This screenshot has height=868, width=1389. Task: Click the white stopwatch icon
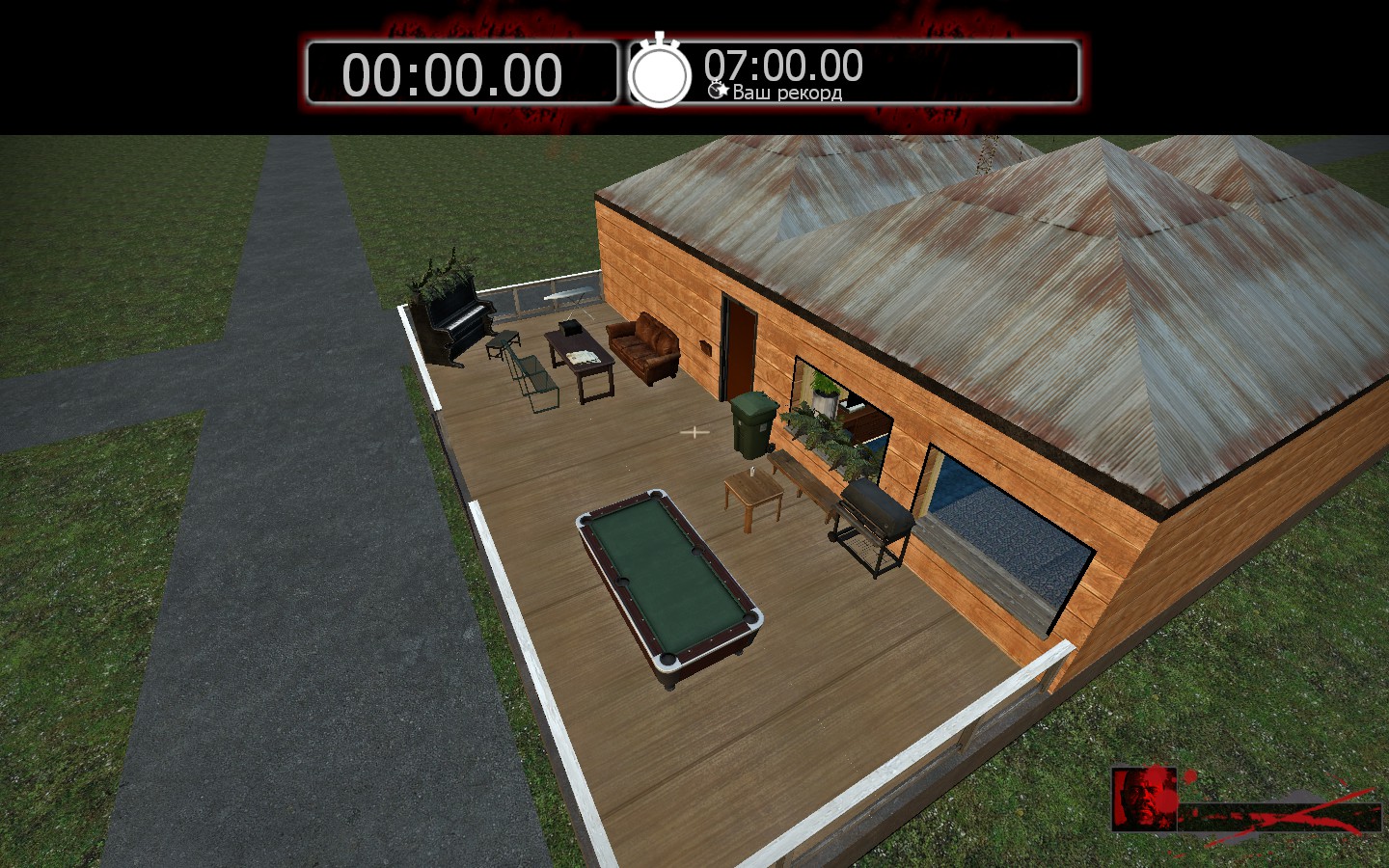[660, 72]
